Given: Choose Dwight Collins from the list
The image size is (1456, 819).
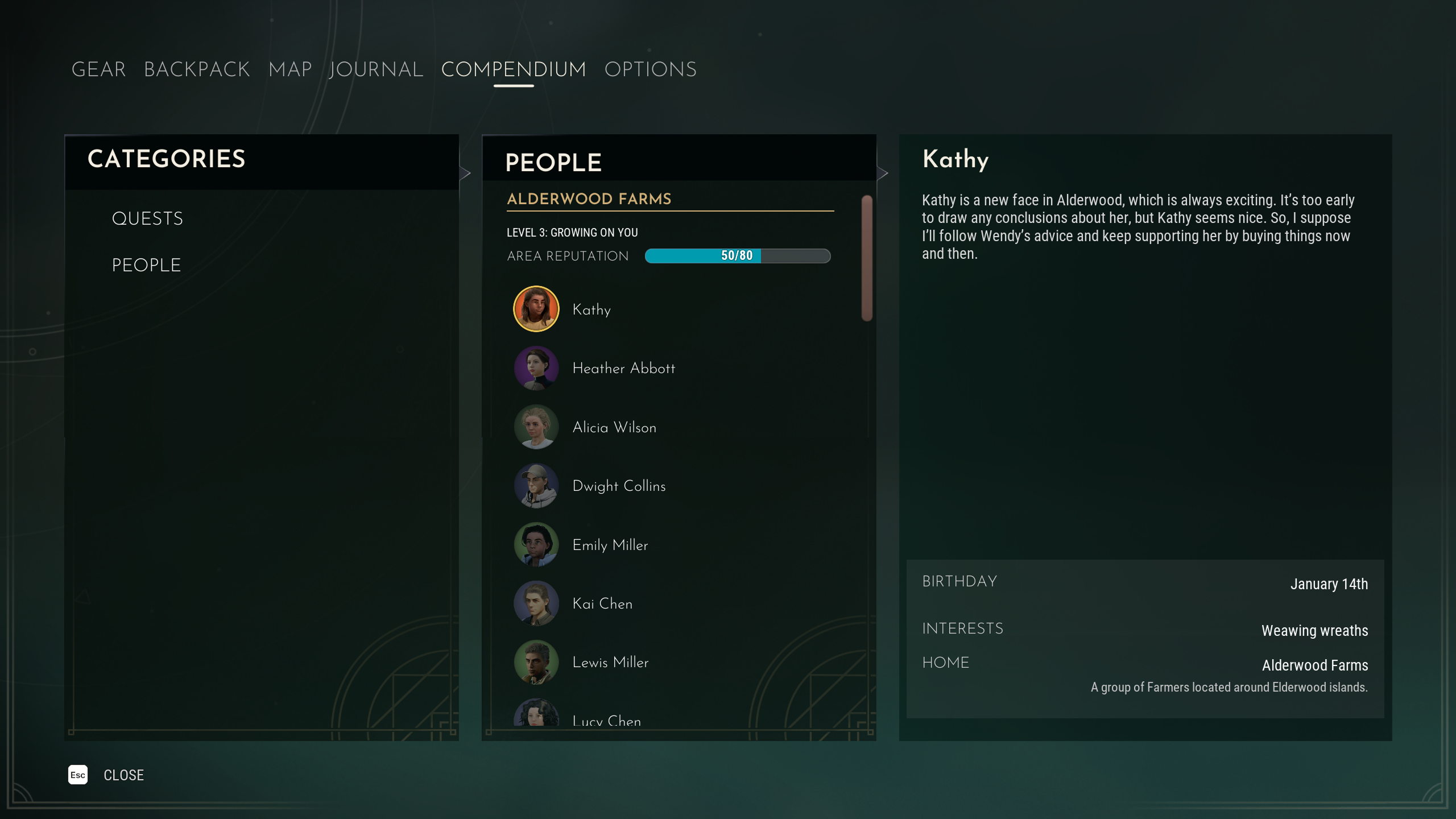Looking at the screenshot, I should pos(619,486).
